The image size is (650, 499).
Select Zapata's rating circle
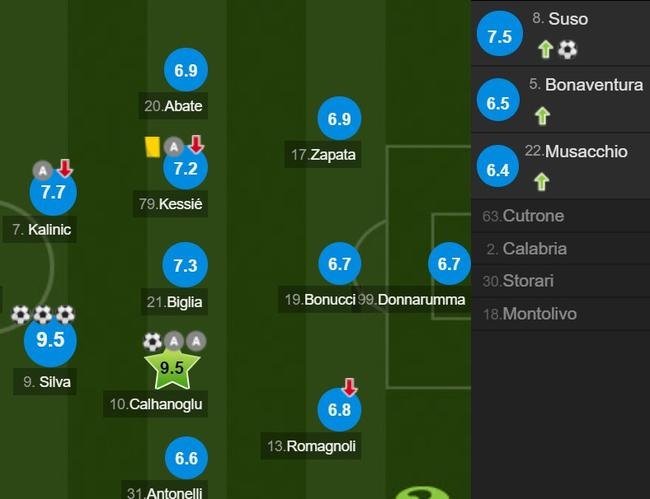coord(339,120)
